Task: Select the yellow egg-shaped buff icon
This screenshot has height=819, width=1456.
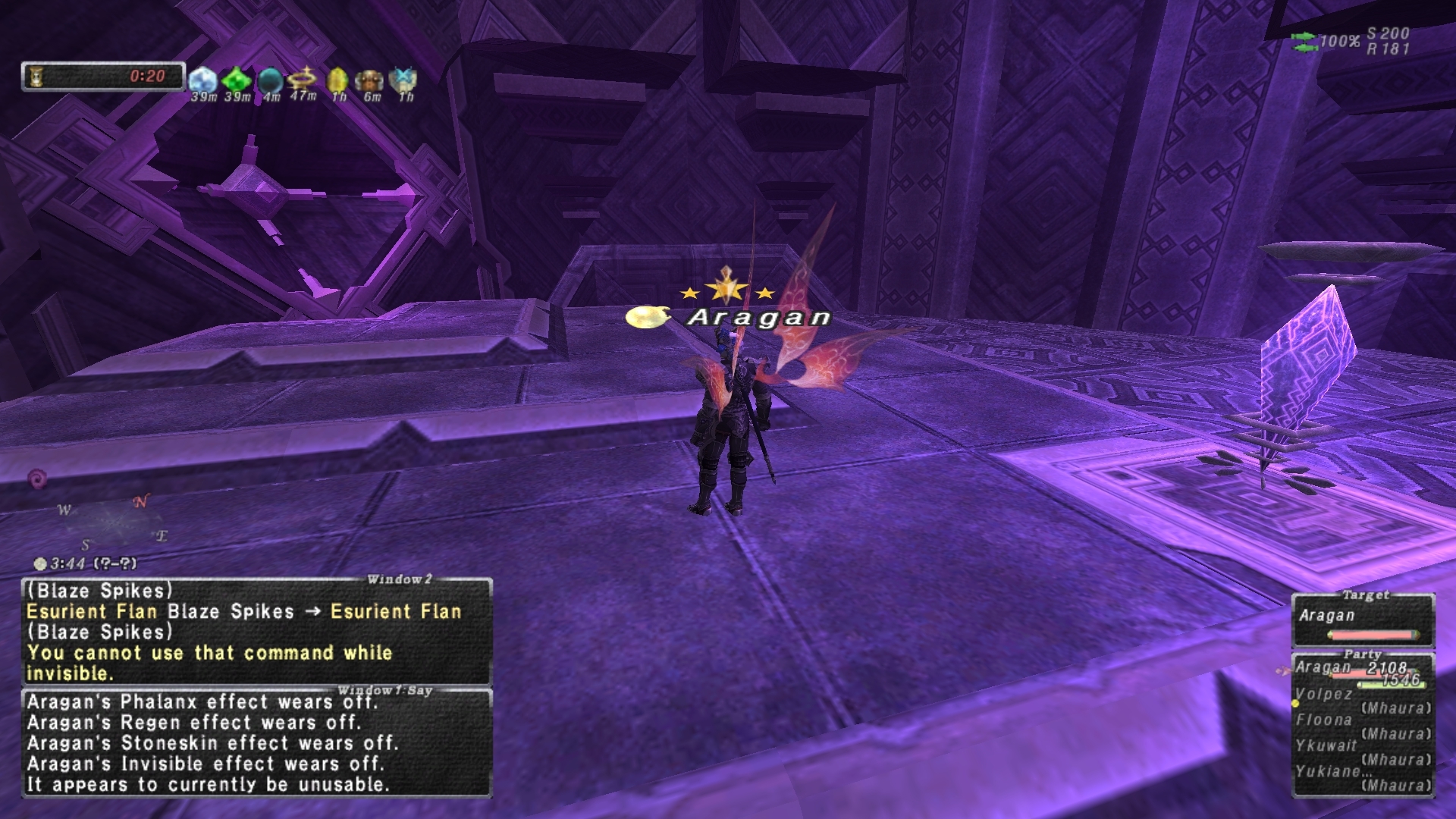Action: click(x=337, y=80)
